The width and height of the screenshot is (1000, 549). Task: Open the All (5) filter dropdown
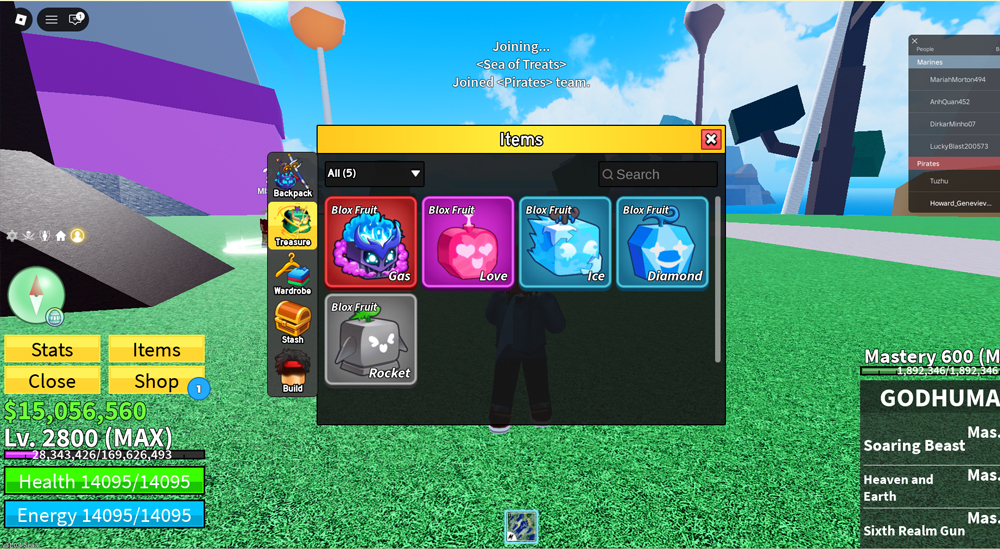[374, 174]
